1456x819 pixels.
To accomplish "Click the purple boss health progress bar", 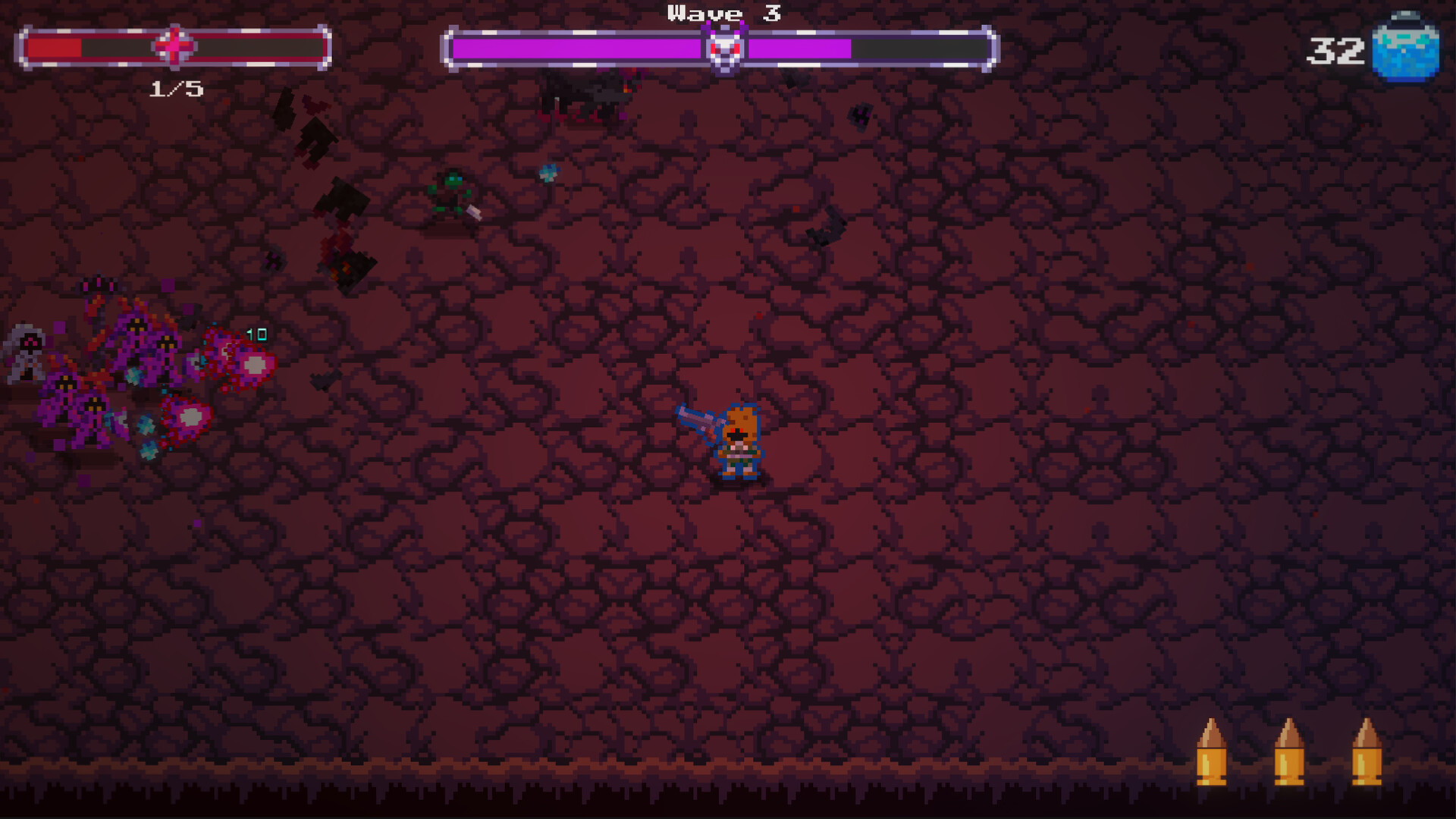I will point(576,48).
